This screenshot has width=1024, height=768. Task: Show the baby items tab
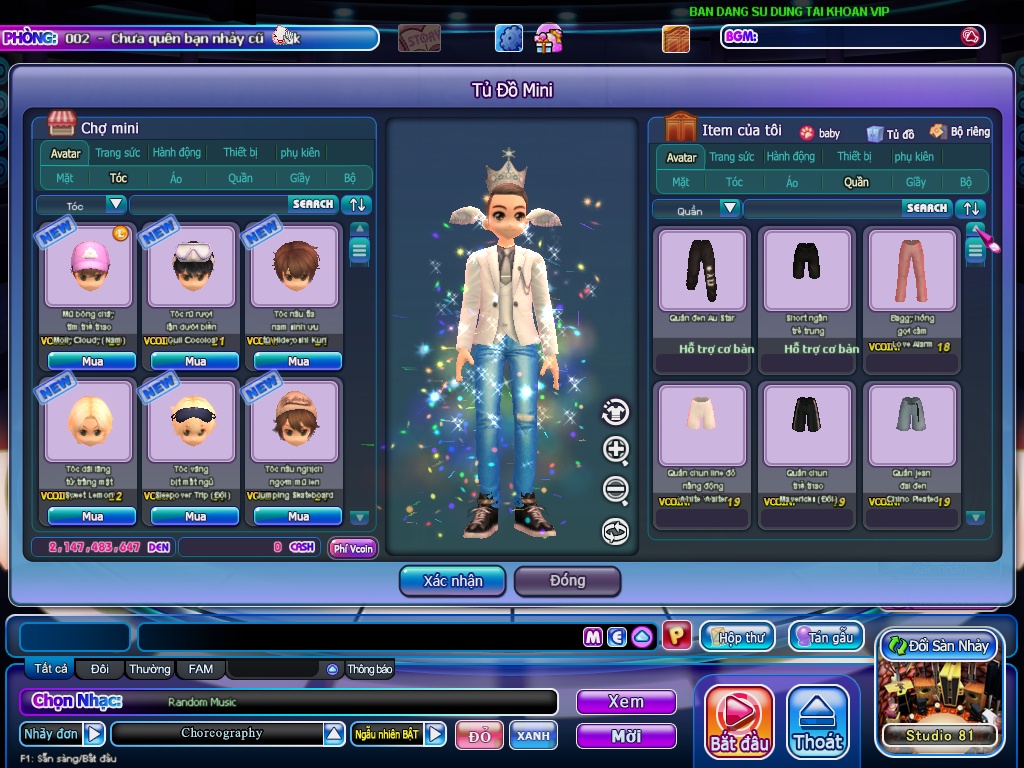(x=820, y=133)
